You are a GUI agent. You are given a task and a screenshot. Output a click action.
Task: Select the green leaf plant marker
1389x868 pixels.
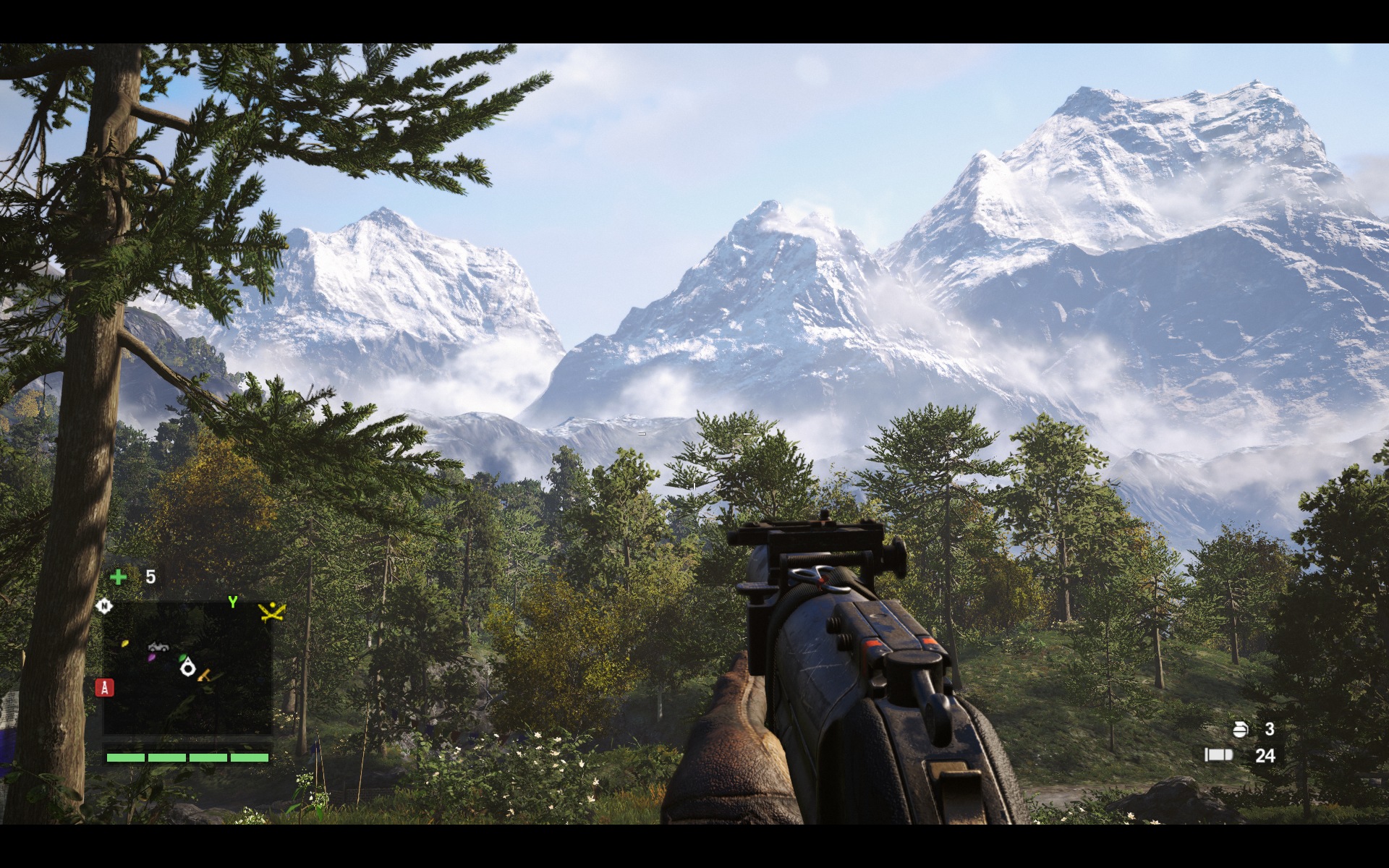click(x=182, y=658)
